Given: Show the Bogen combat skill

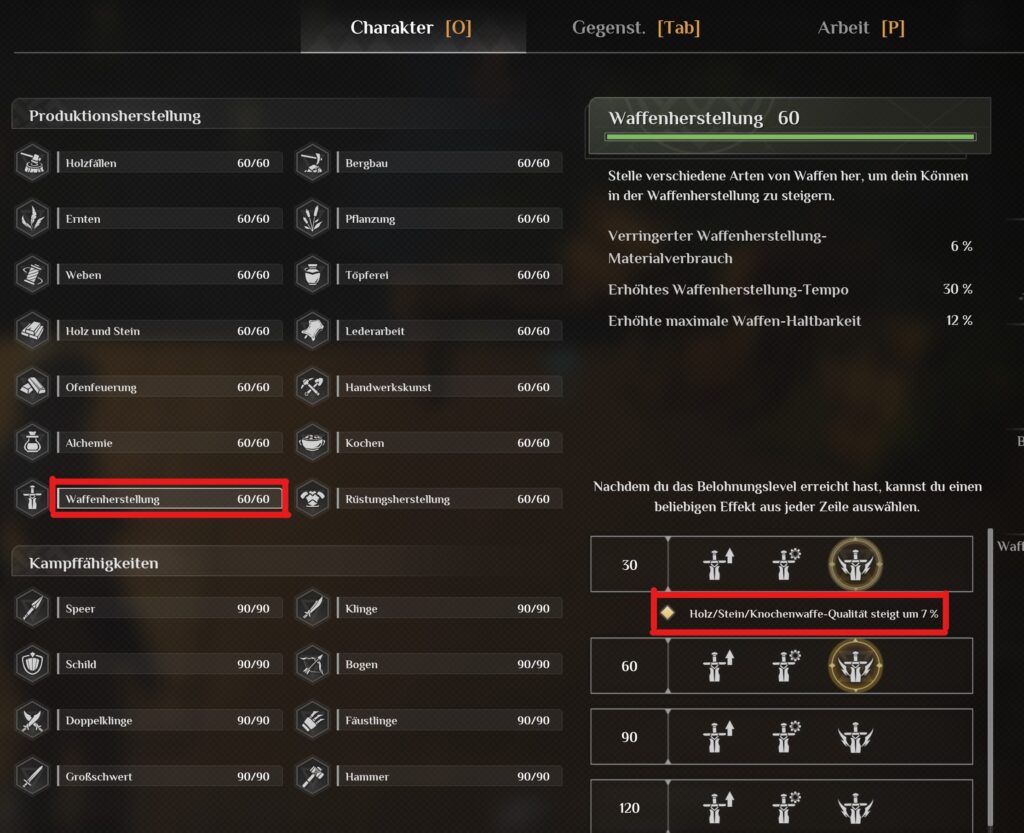Looking at the screenshot, I should (x=447, y=665).
